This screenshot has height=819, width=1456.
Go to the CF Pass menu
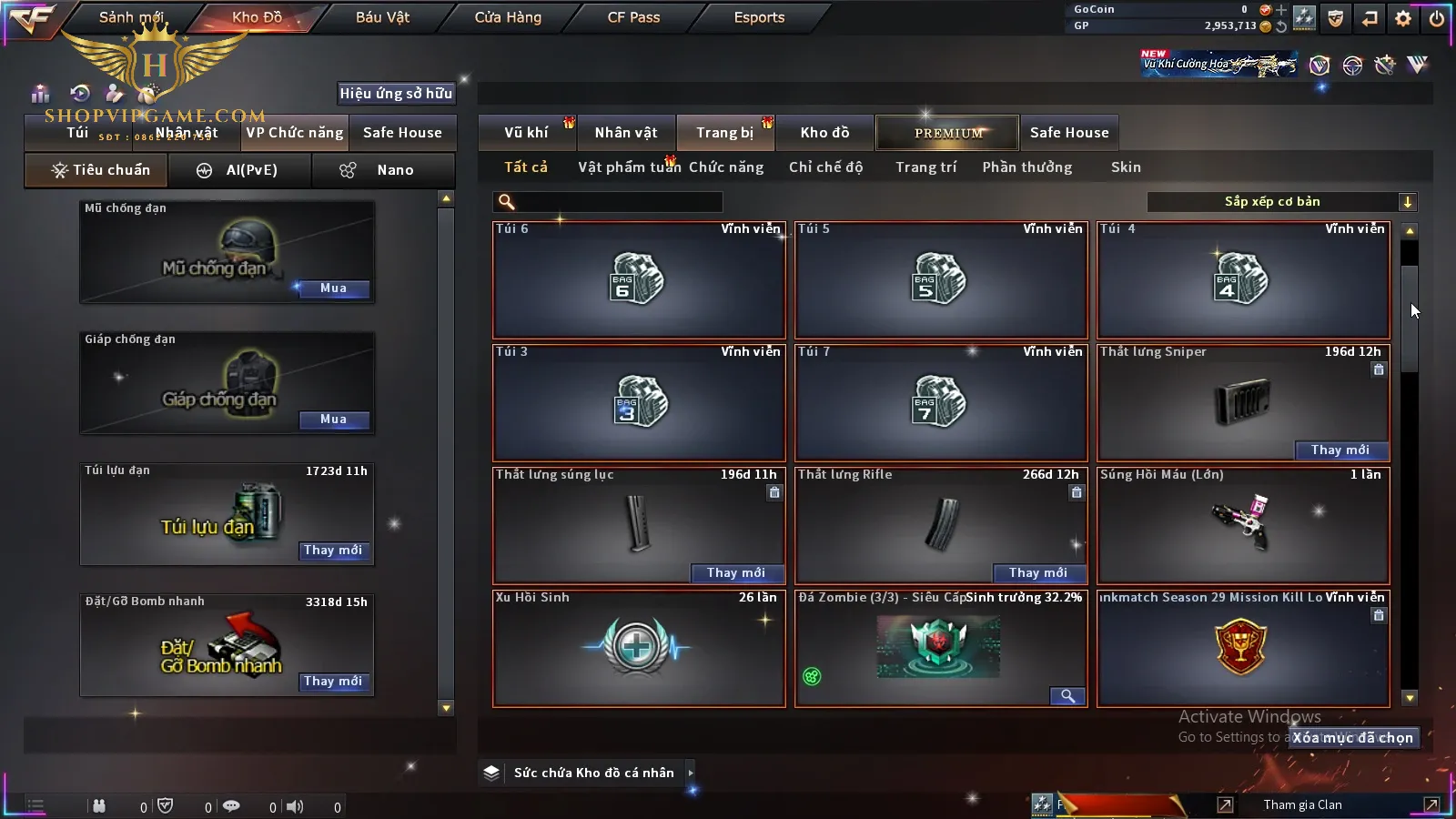(x=633, y=17)
